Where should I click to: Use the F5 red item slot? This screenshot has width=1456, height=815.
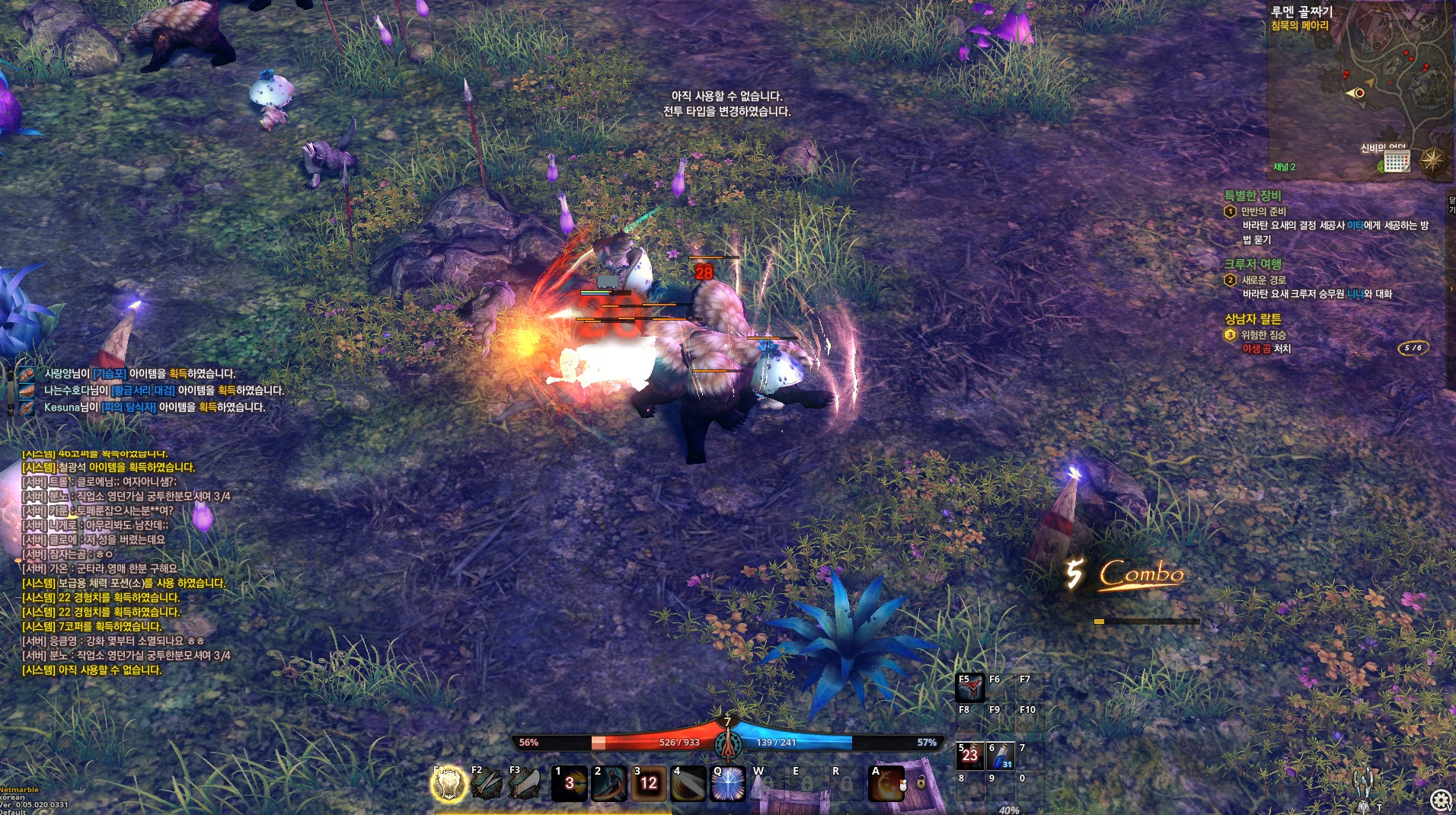coord(970,689)
